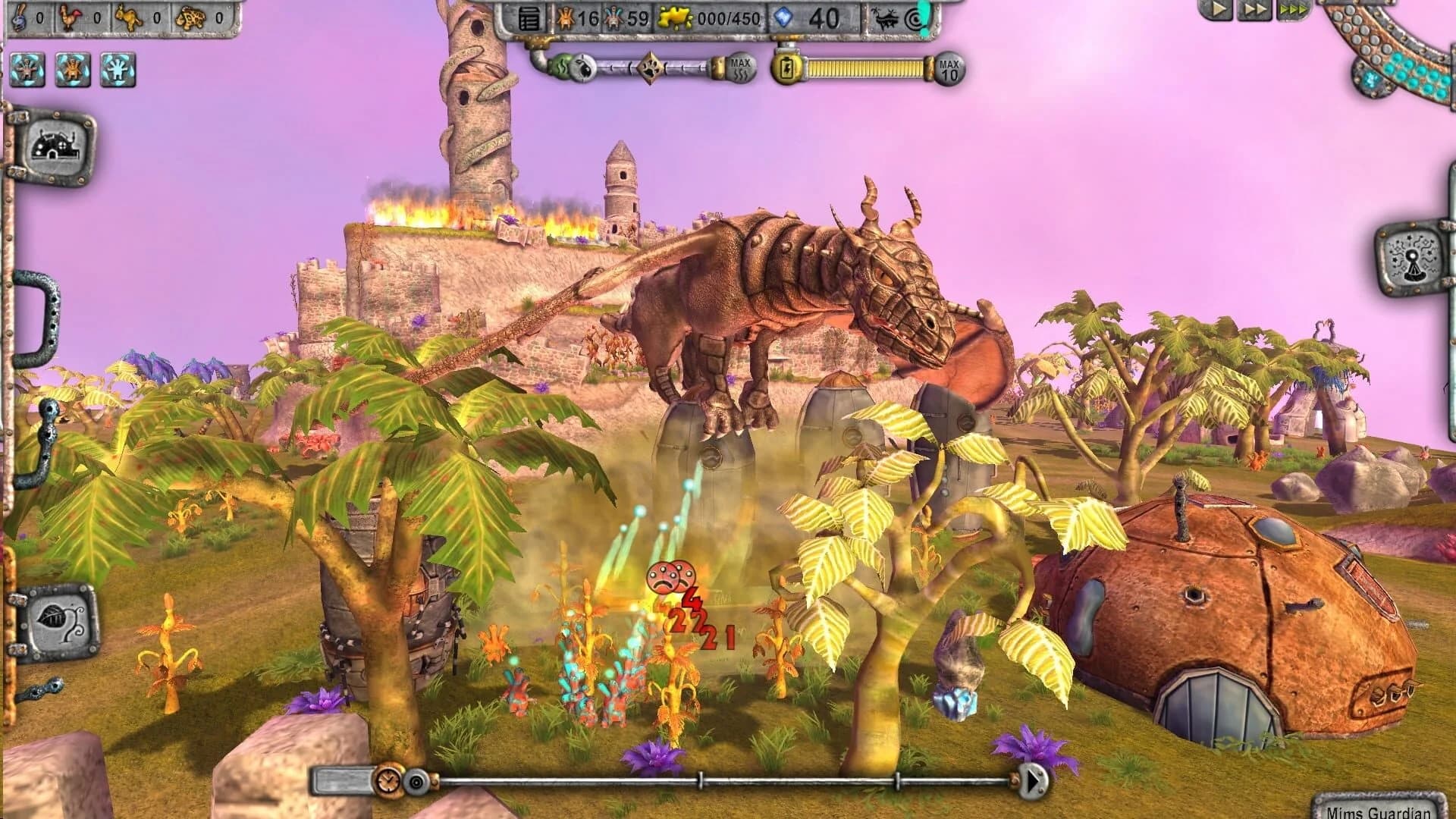Screen dimensions: 1456x819
Task: Click the white hand spell icon
Action: 118,70
